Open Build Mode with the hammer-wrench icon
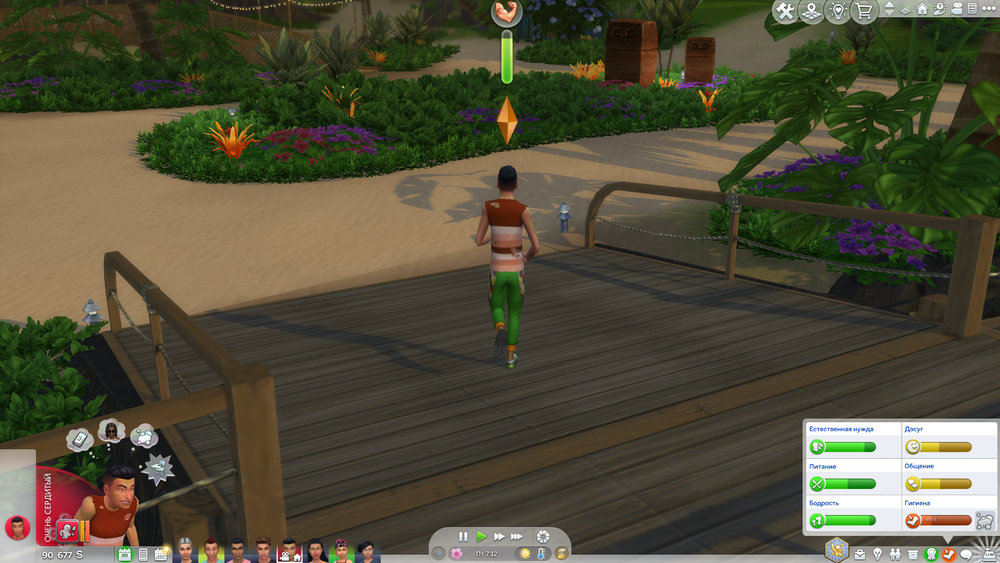 tap(786, 11)
